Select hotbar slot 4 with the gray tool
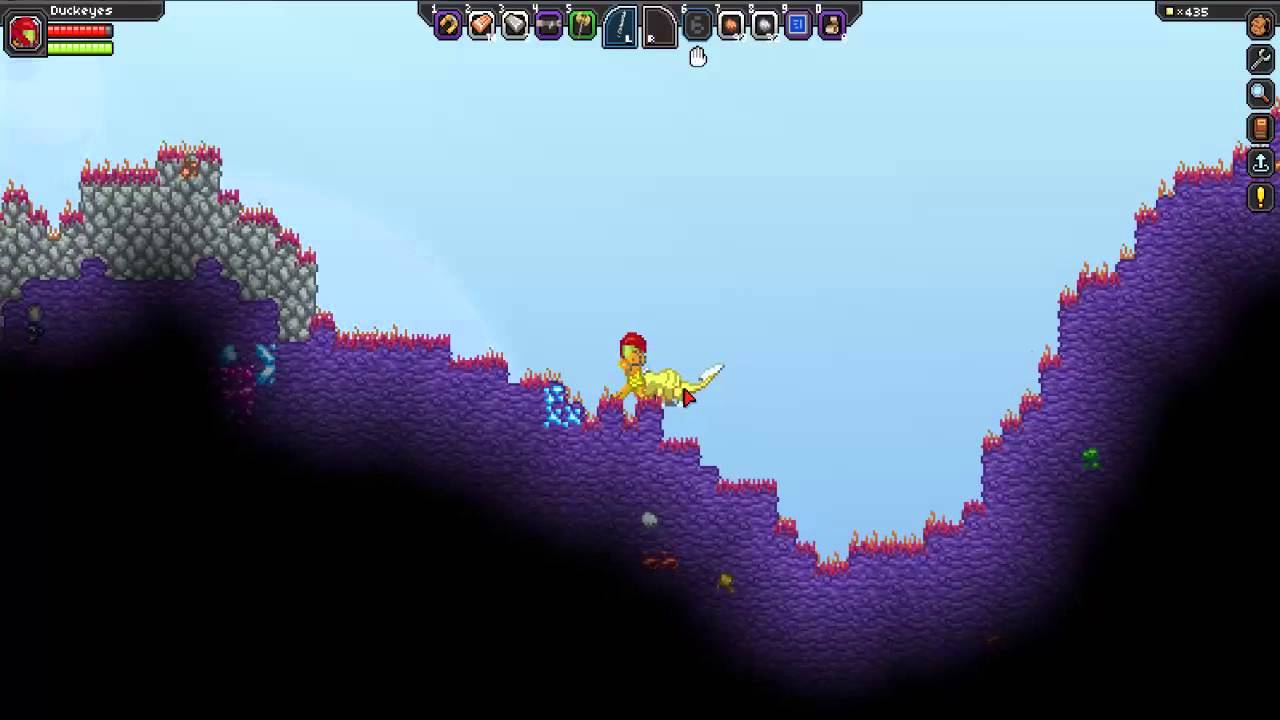 [x=549, y=26]
